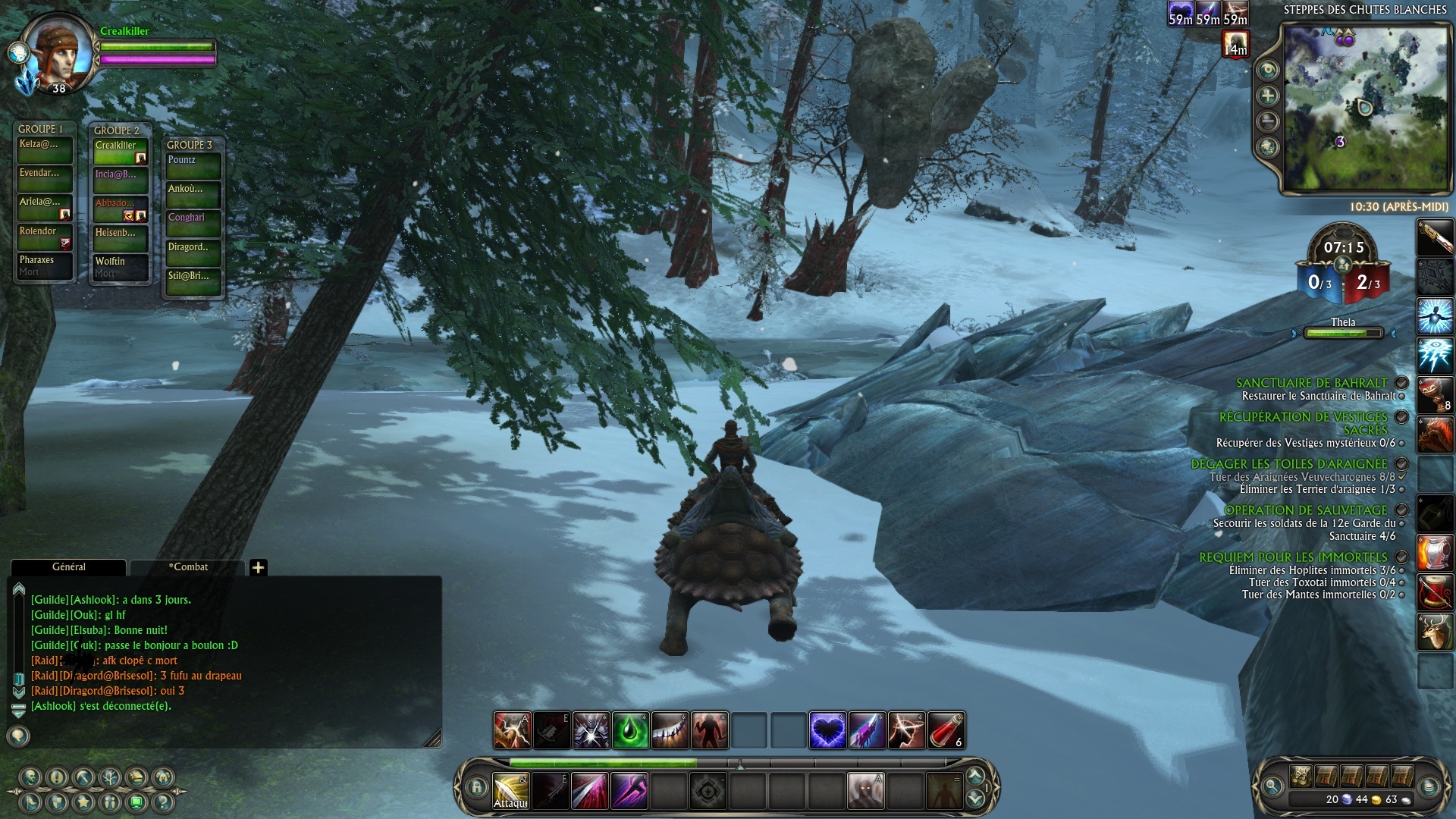The width and height of the screenshot is (1456, 819).
Task: Use the stag head item on the side bar
Action: [x=1435, y=632]
